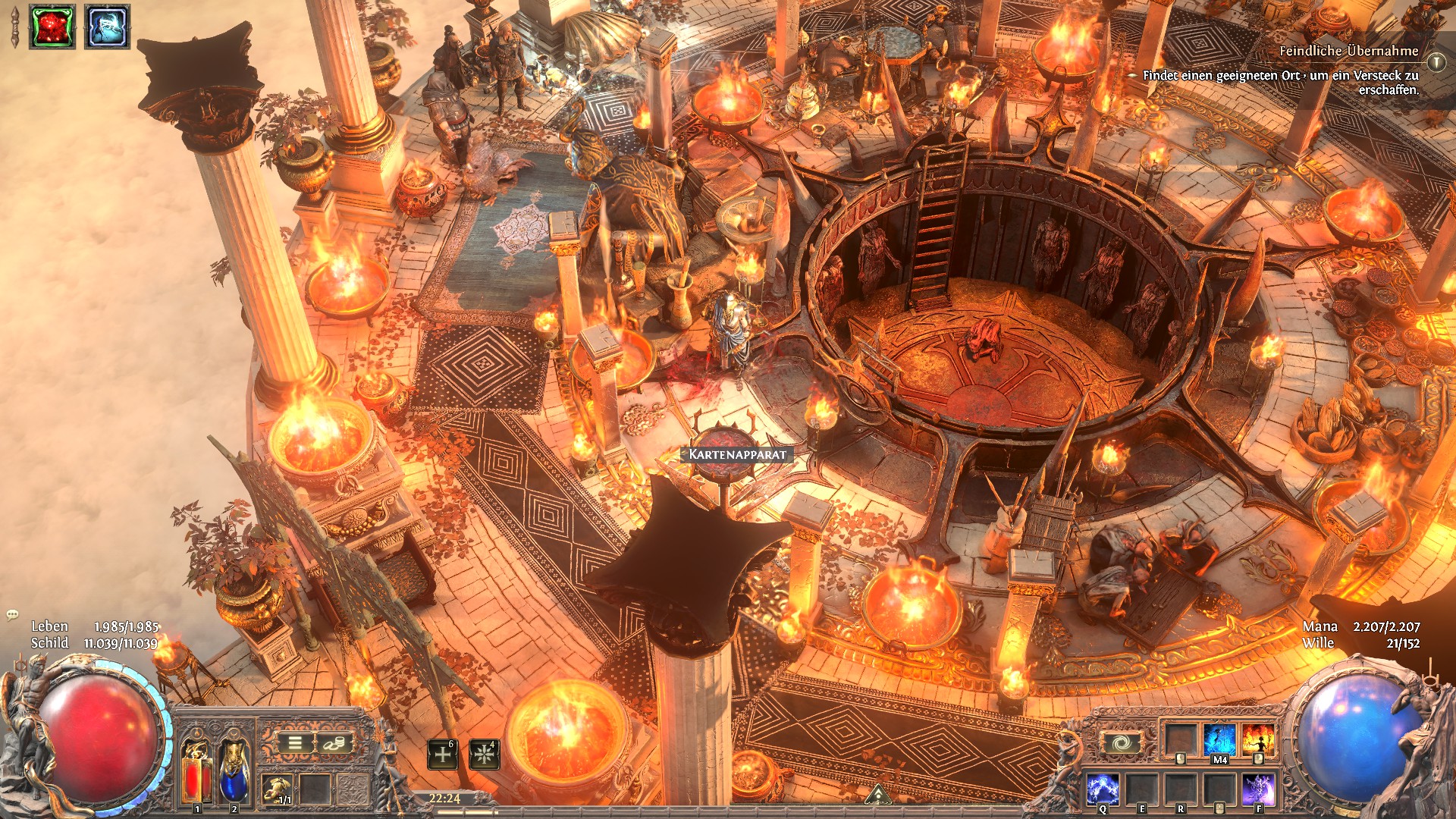1456x819 pixels.
Task: Click the plus-cross icon numbered 6
Action: [x=442, y=755]
